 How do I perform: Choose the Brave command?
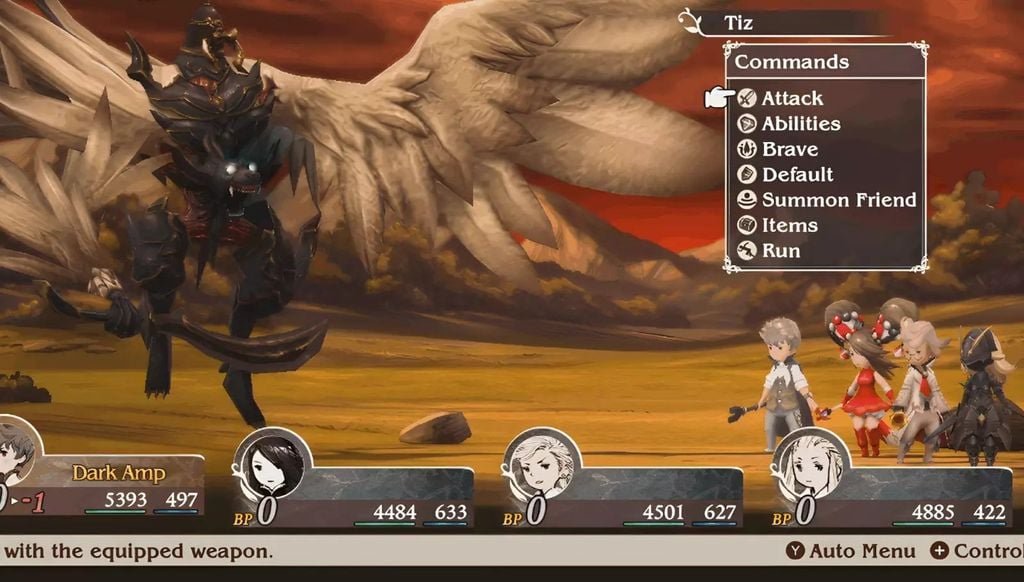(789, 149)
